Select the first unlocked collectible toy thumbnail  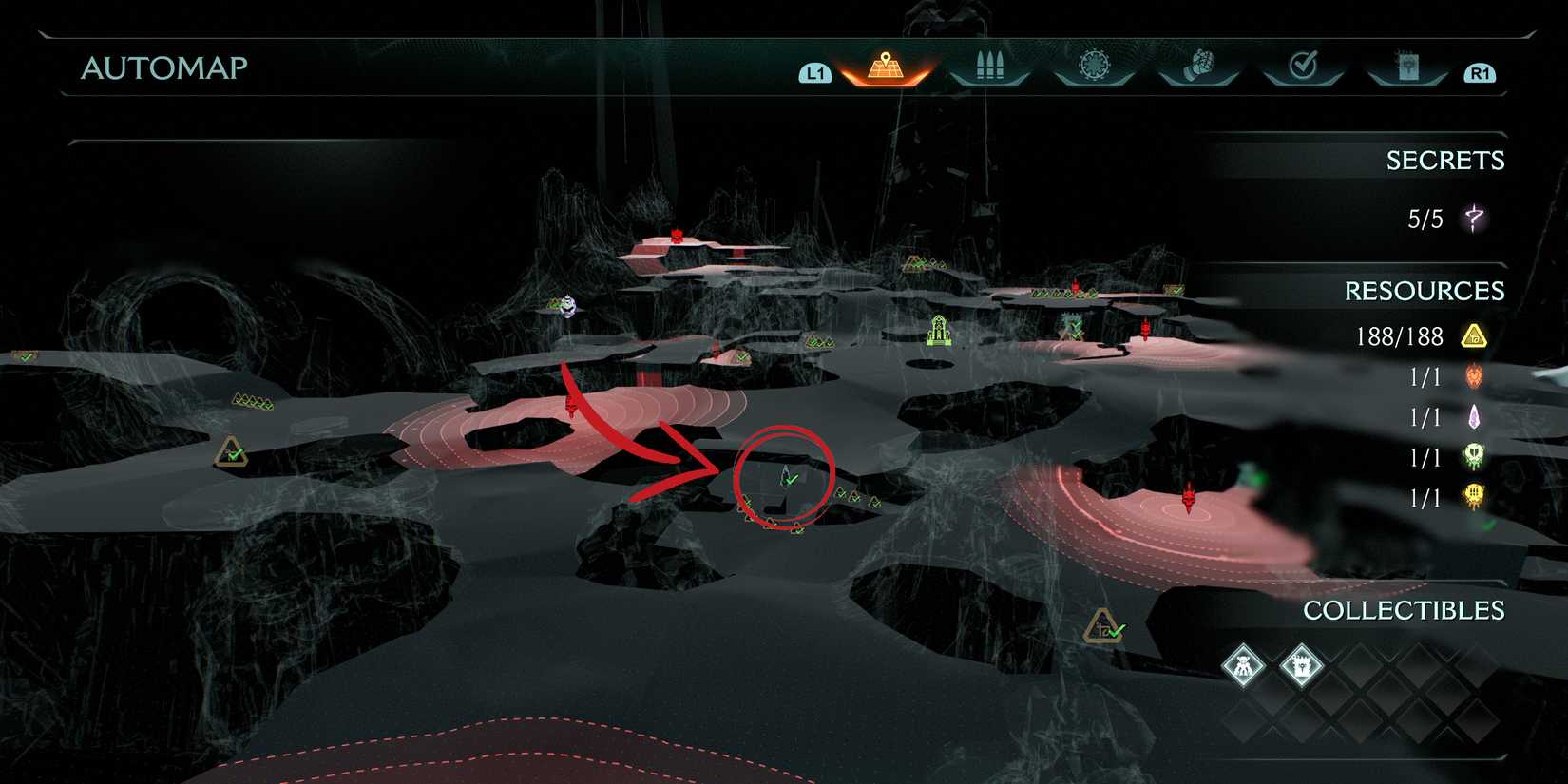(1242, 668)
